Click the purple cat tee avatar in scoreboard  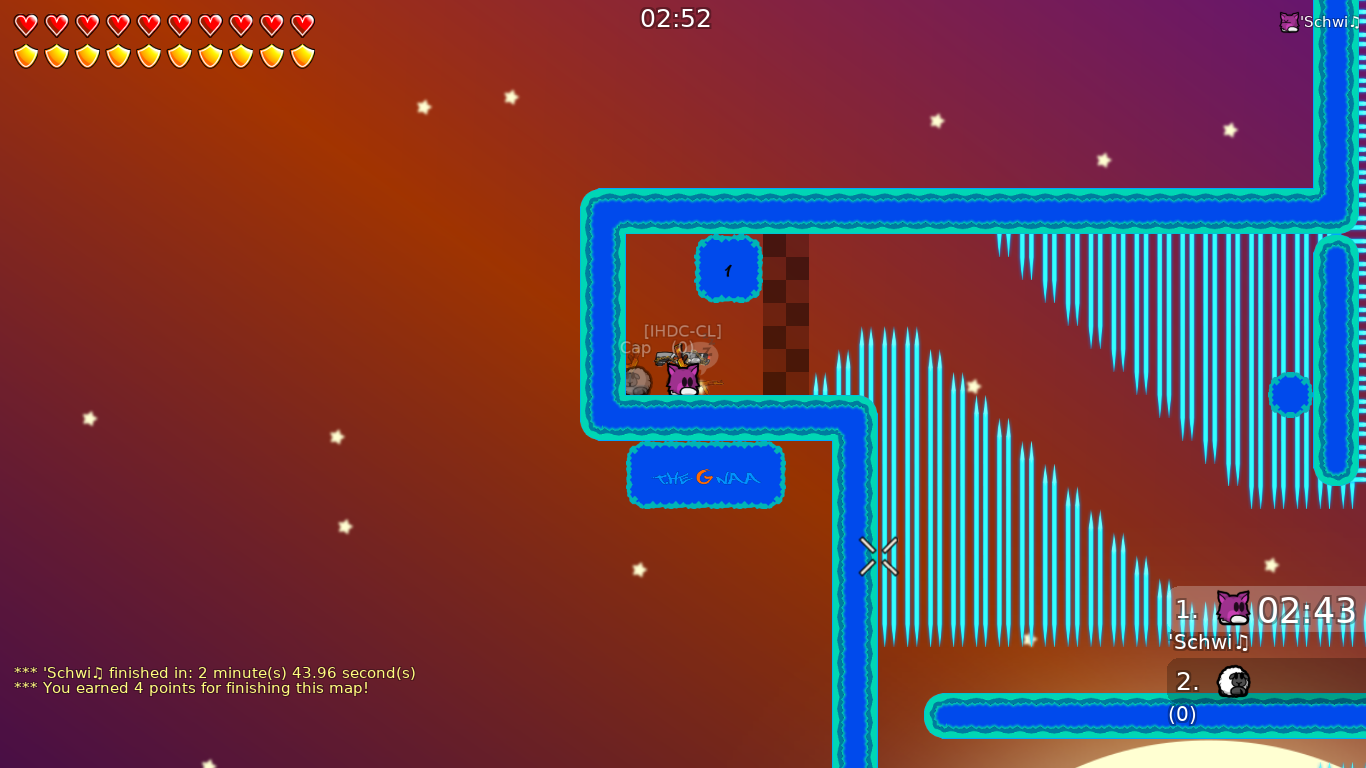point(1231,607)
